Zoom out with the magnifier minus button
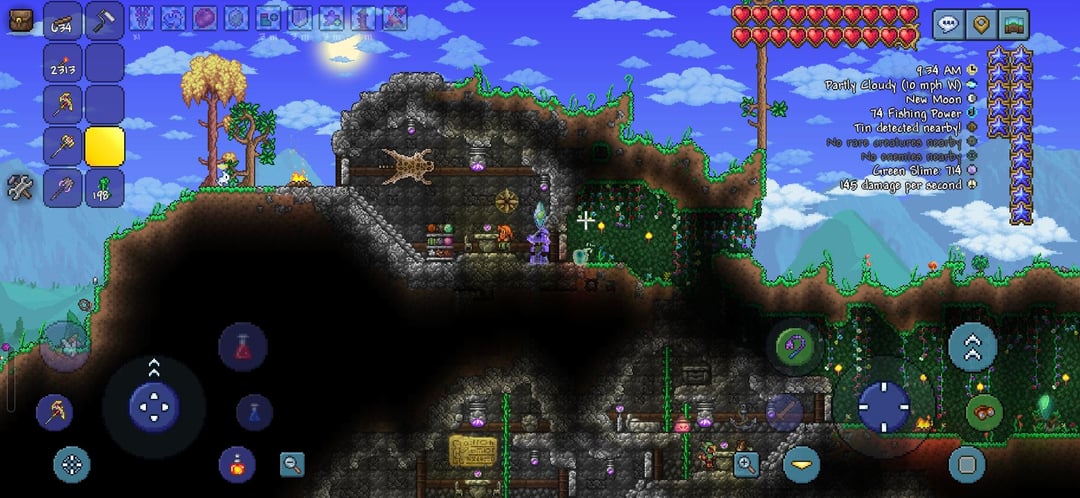 [292, 463]
